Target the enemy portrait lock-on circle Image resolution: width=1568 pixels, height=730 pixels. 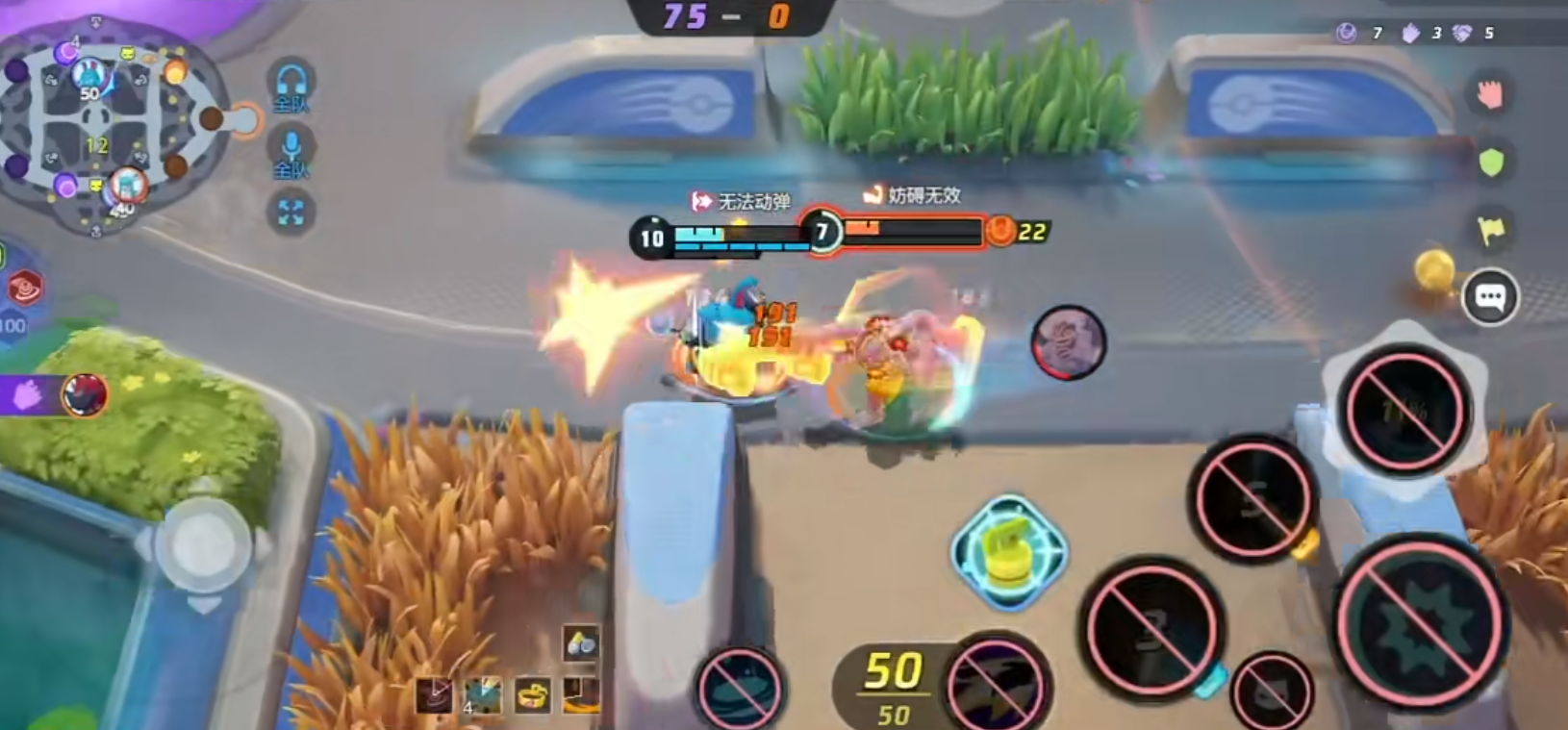pos(1068,342)
